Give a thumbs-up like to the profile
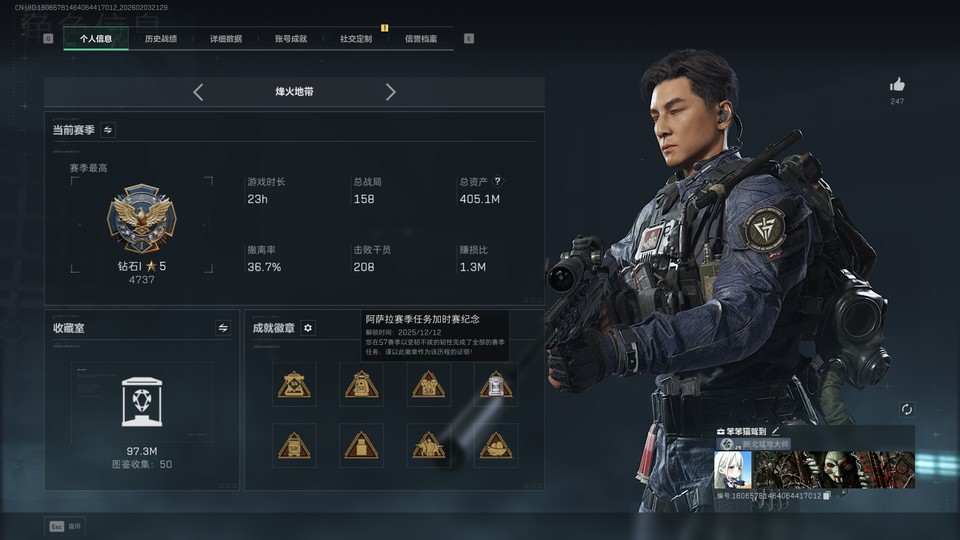Image resolution: width=960 pixels, height=540 pixels. tap(897, 85)
